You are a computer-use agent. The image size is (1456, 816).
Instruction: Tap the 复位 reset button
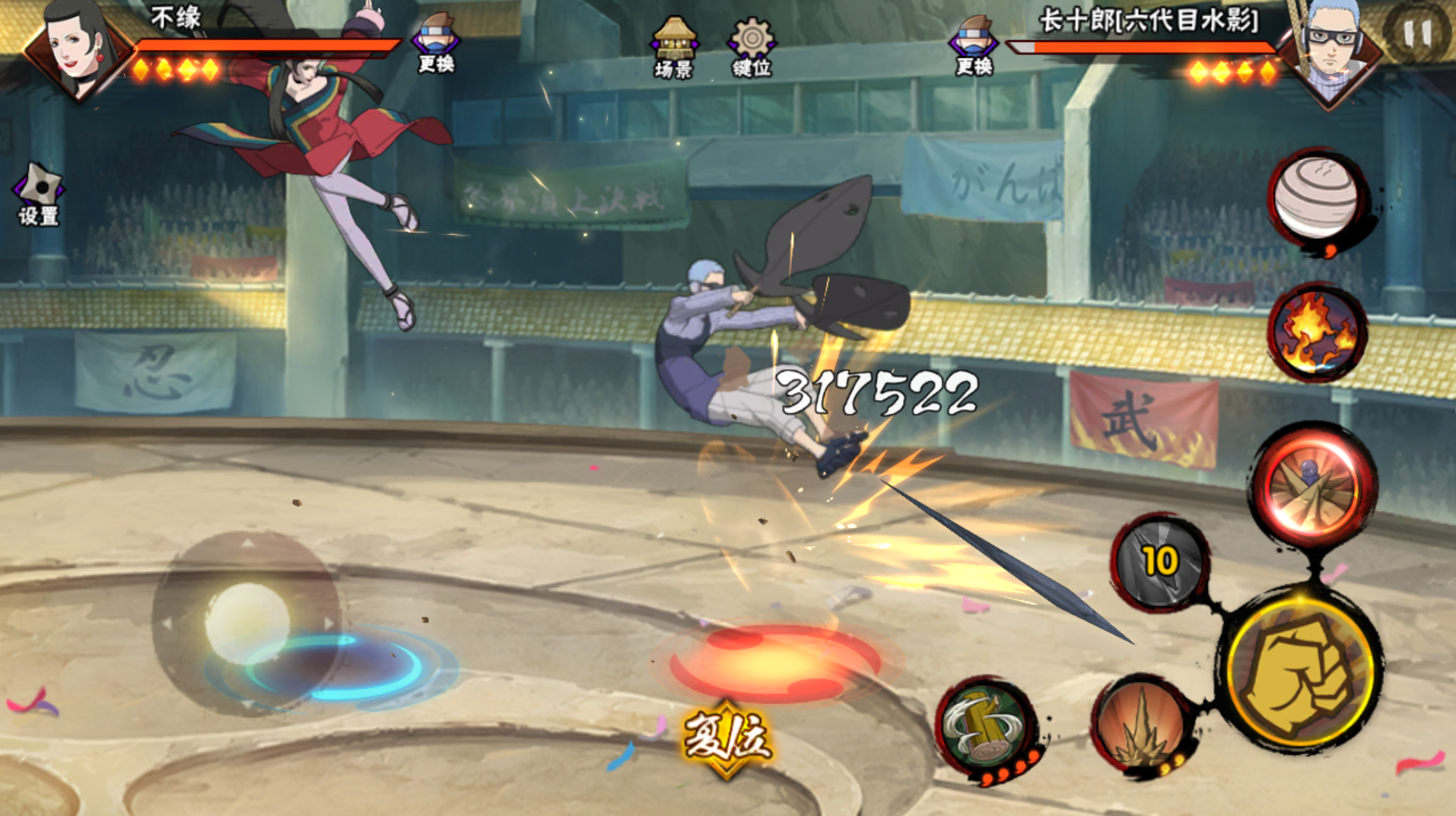coord(727,738)
